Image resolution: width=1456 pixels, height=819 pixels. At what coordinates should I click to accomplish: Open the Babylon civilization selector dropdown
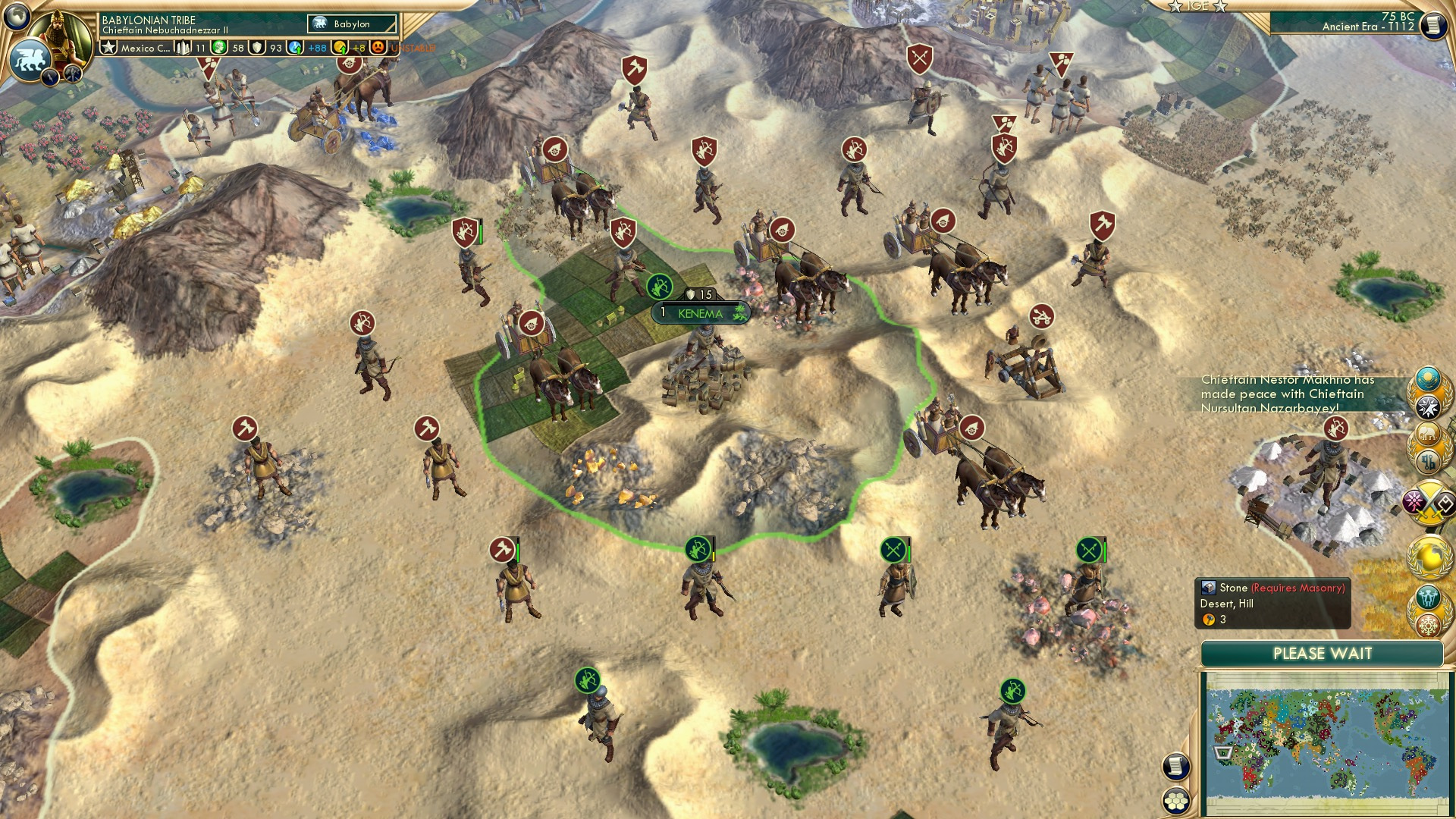(x=353, y=24)
